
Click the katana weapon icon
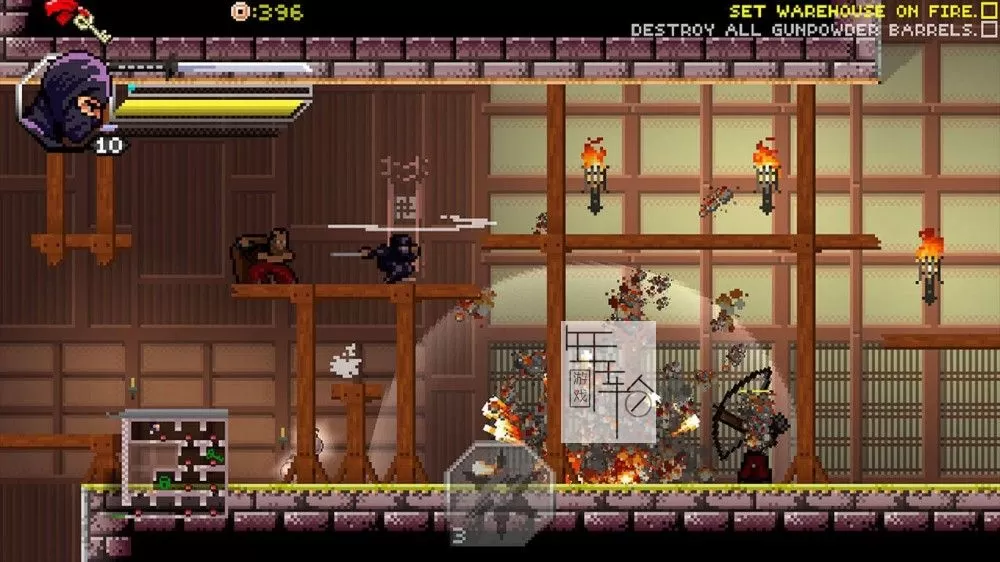click(215, 69)
